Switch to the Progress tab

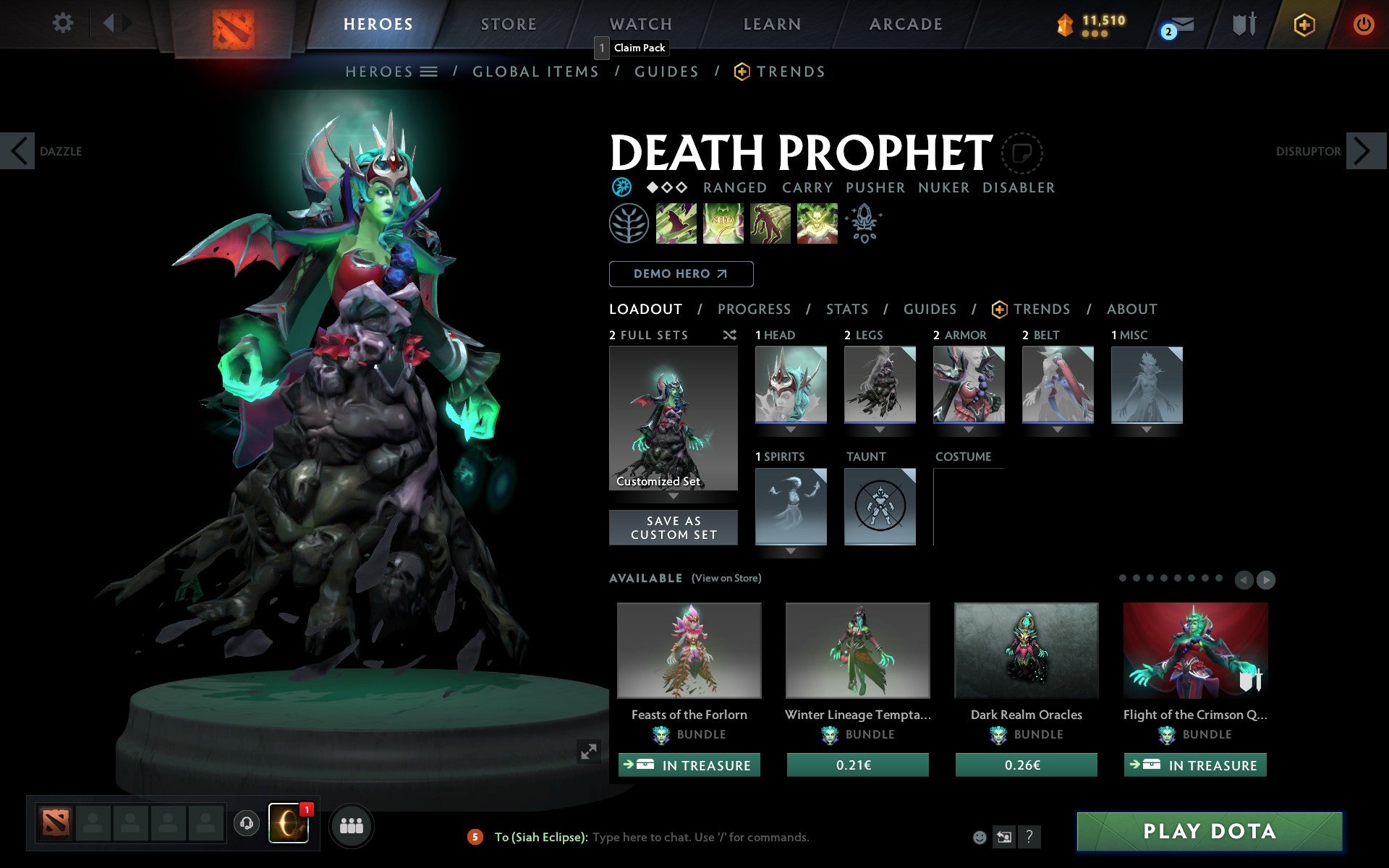tap(754, 310)
